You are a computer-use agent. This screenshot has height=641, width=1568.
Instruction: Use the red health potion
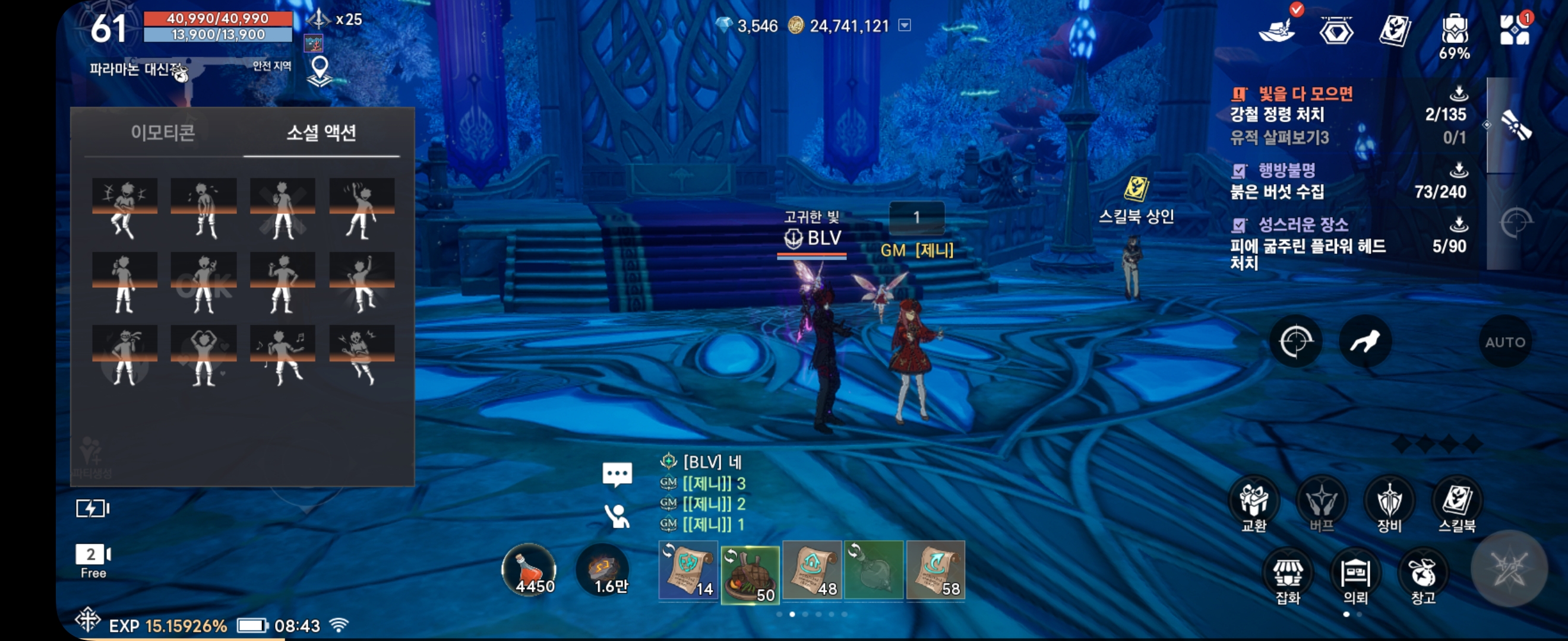(x=529, y=570)
